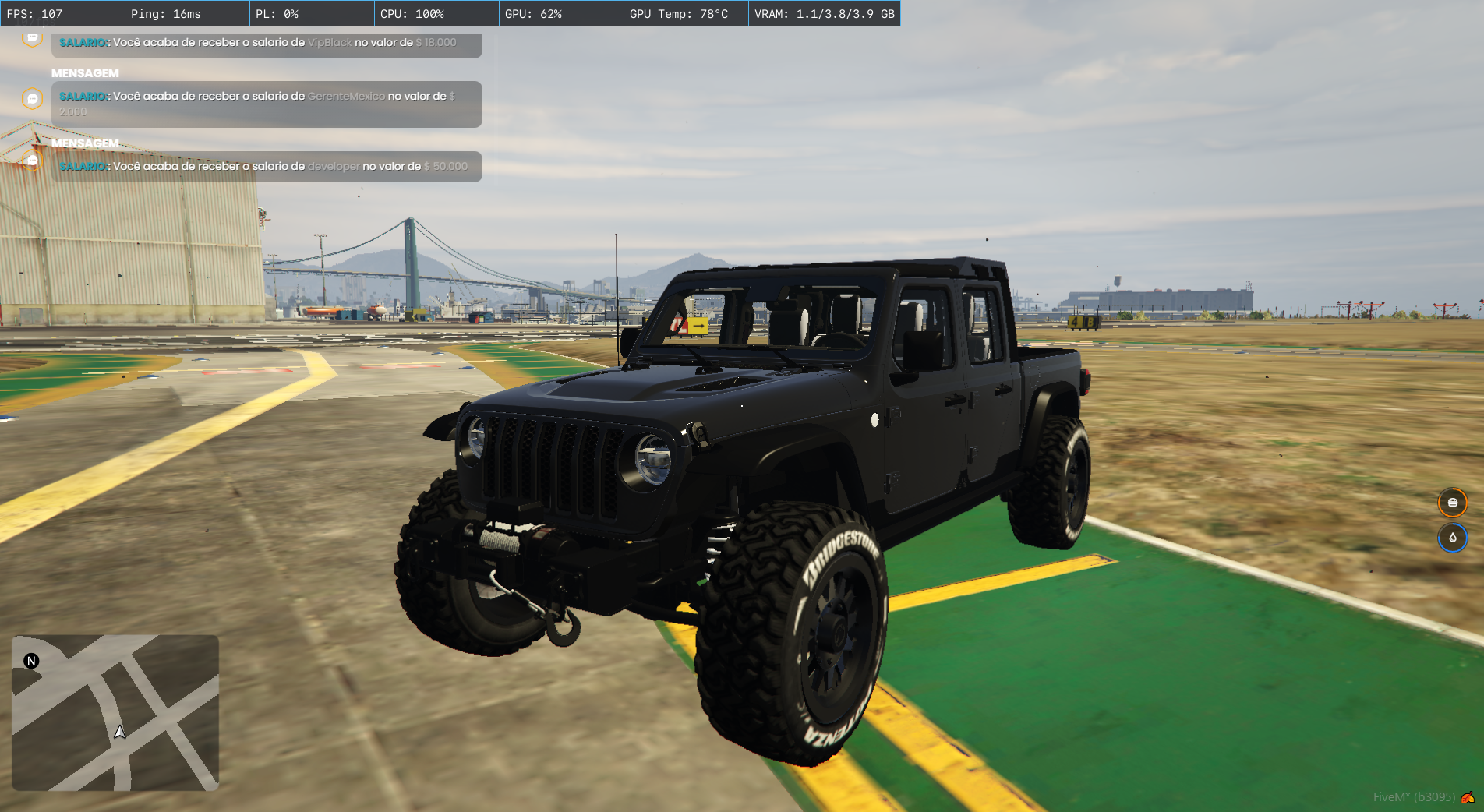Viewport: 1484px width, 812px height.
Task: Click the north marker on the minimap
Action: [31, 661]
